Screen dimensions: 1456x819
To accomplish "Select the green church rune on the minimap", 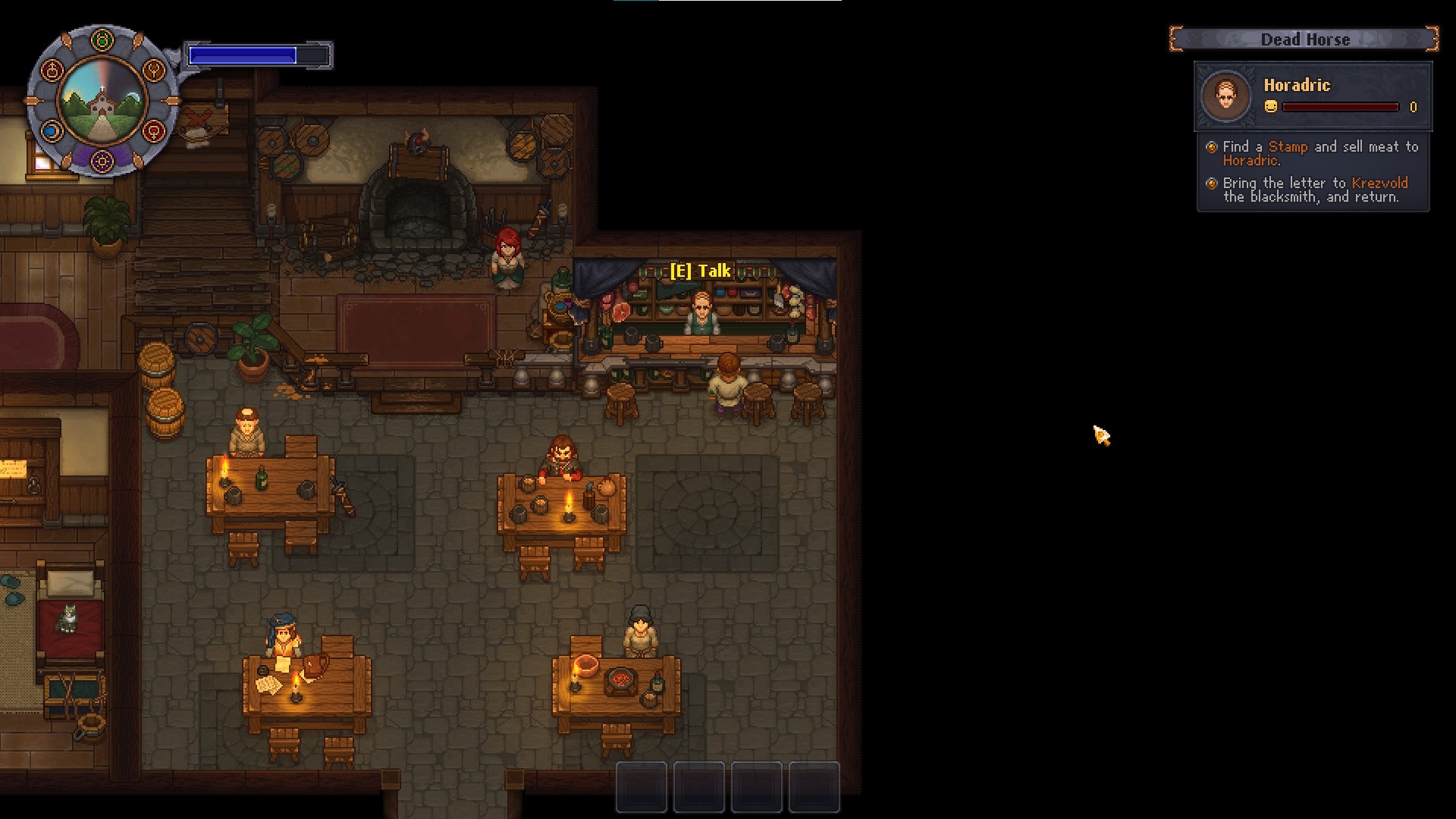I will pos(102,39).
